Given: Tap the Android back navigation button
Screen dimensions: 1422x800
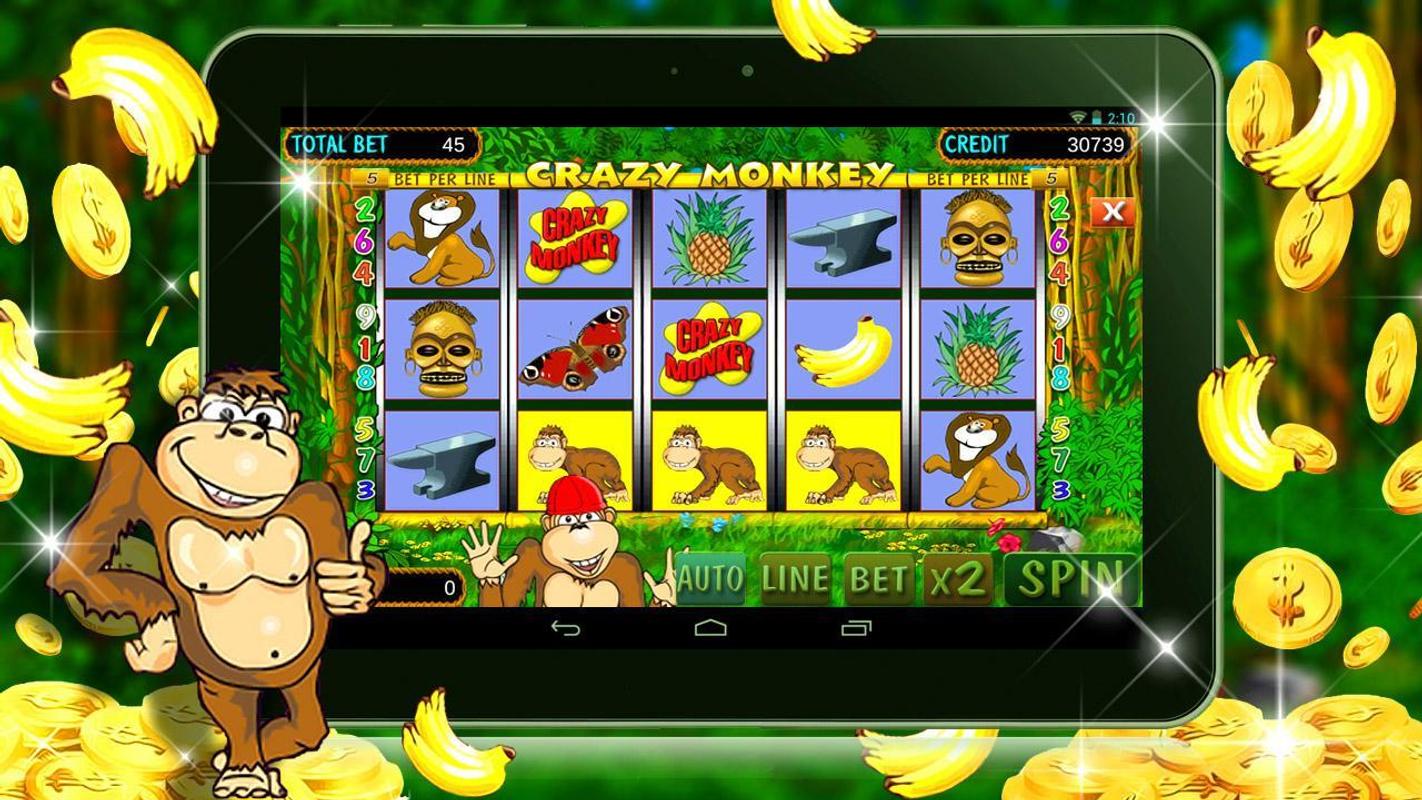Looking at the screenshot, I should (566, 628).
